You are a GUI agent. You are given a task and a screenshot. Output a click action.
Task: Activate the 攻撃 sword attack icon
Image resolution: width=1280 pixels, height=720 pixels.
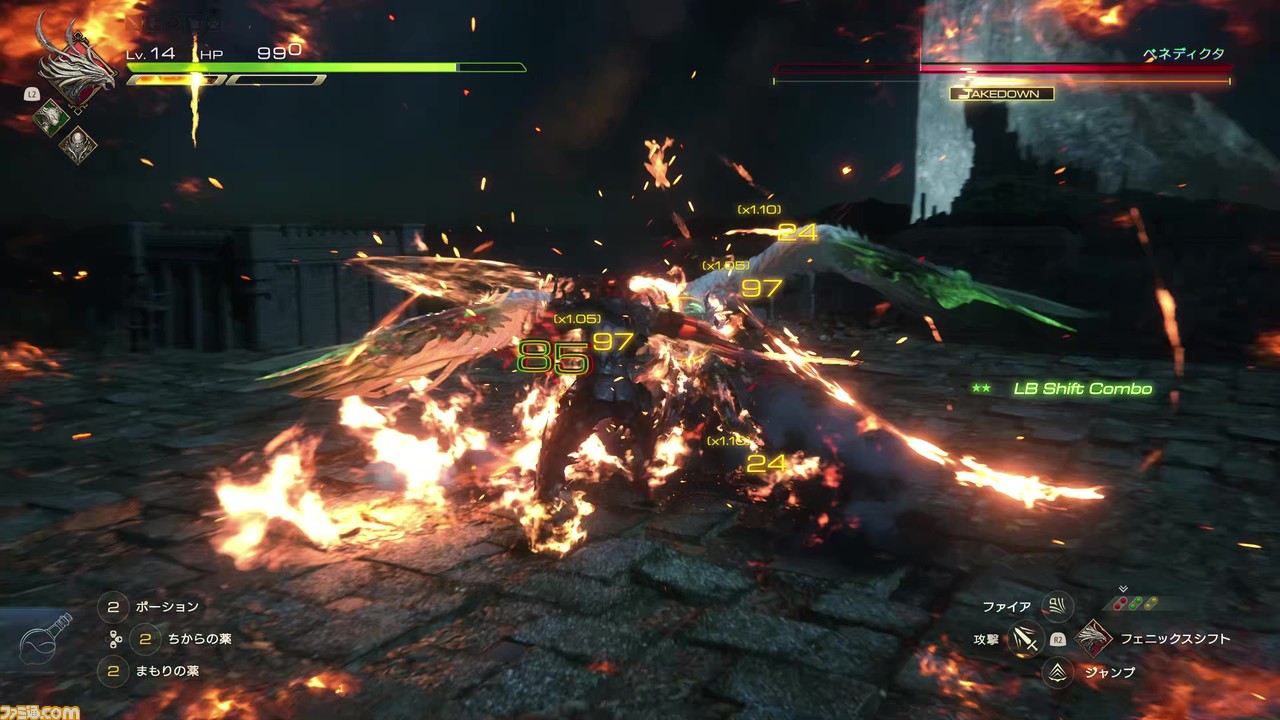(1023, 638)
